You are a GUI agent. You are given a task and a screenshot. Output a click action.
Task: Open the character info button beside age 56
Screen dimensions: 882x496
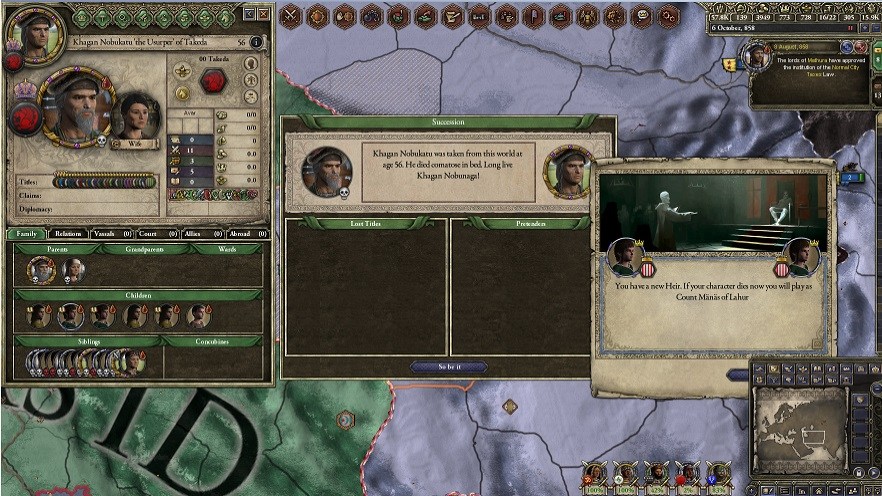tap(258, 43)
